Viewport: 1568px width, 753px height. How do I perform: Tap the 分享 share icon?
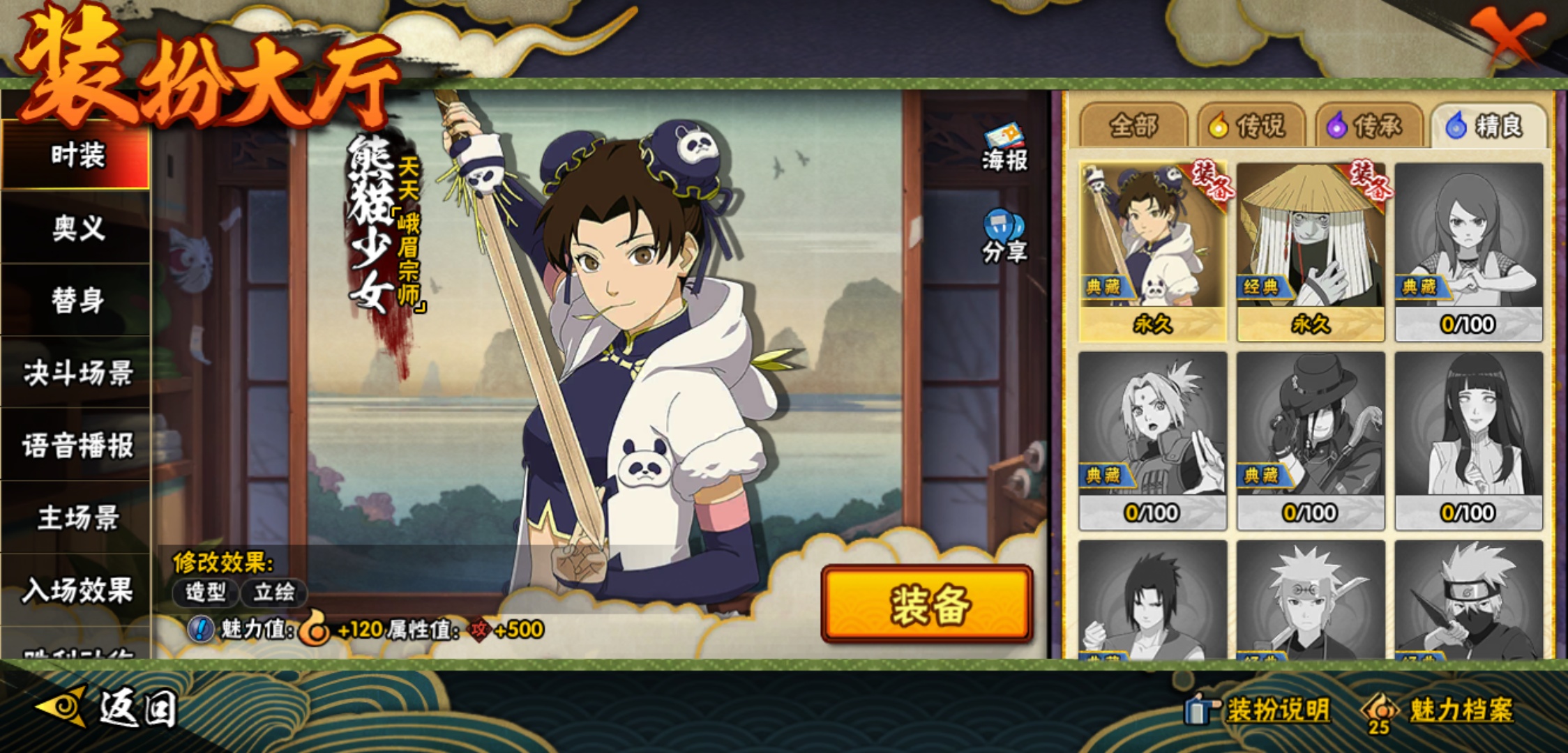(1004, 237)
